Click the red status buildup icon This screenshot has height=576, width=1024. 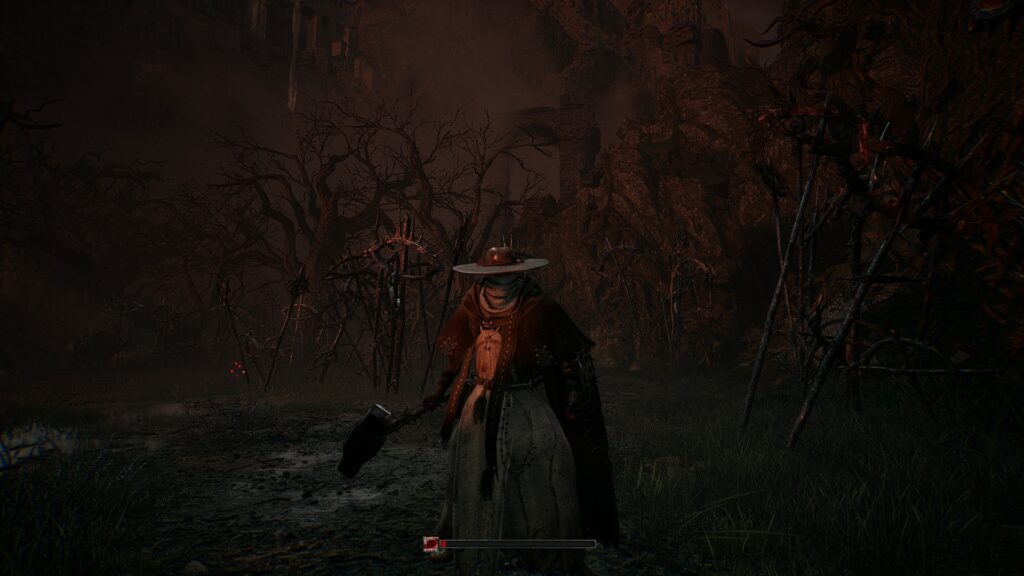click(x=430, y=544)
